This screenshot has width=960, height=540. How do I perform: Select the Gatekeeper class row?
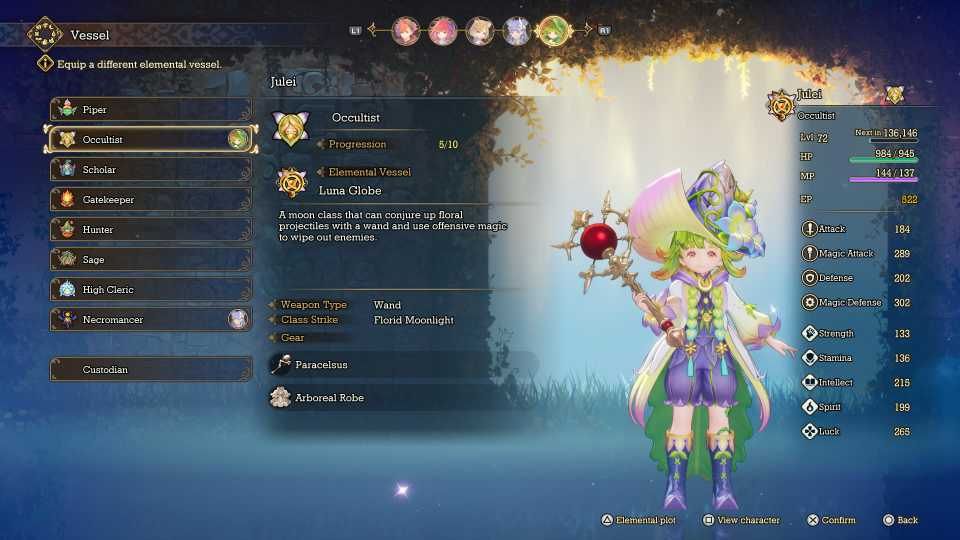click(x=150, y=199)
